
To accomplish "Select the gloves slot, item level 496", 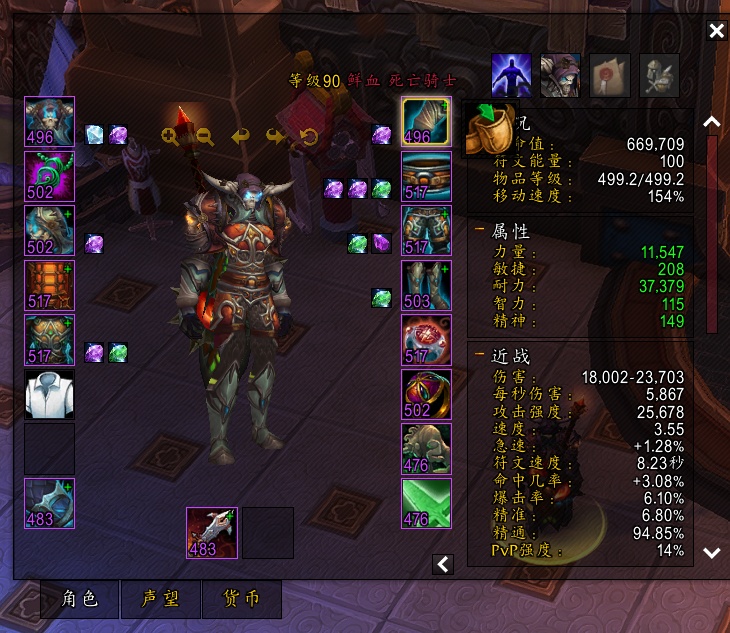I will click(426, 122).
